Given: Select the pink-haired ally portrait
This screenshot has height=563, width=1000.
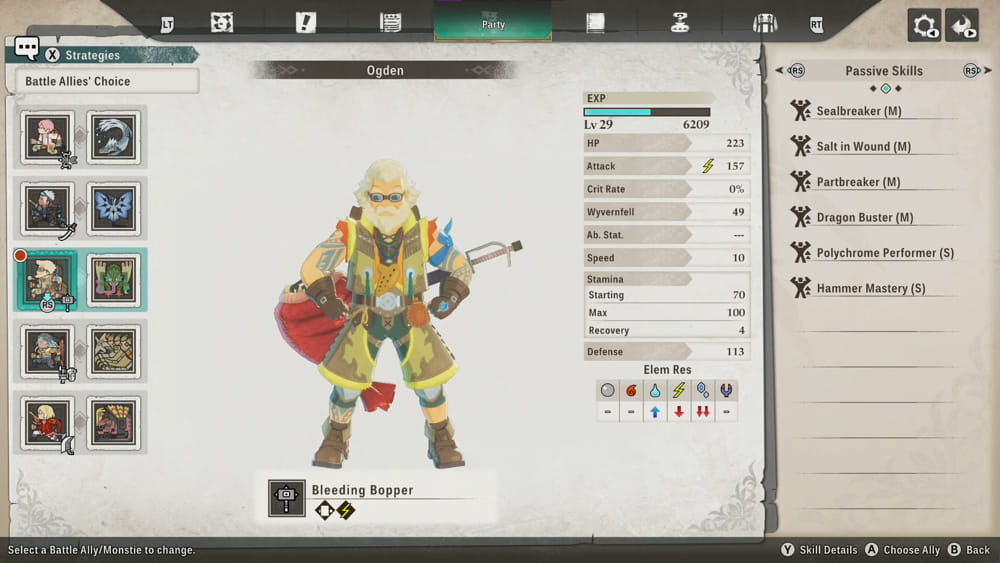Looking at the screenshot, I should click(x=48, y=137).
